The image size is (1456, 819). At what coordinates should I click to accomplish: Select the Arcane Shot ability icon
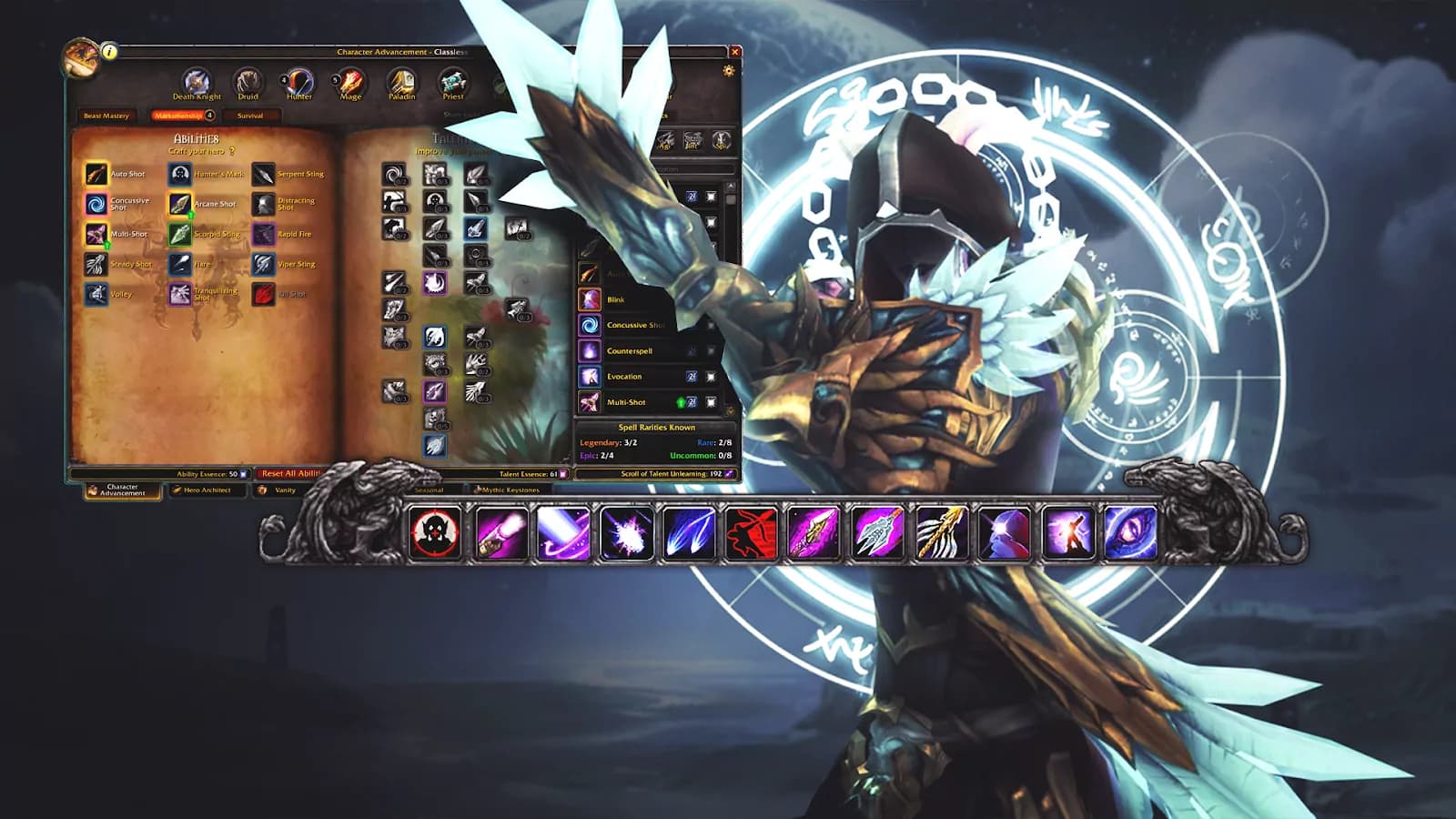180,204
